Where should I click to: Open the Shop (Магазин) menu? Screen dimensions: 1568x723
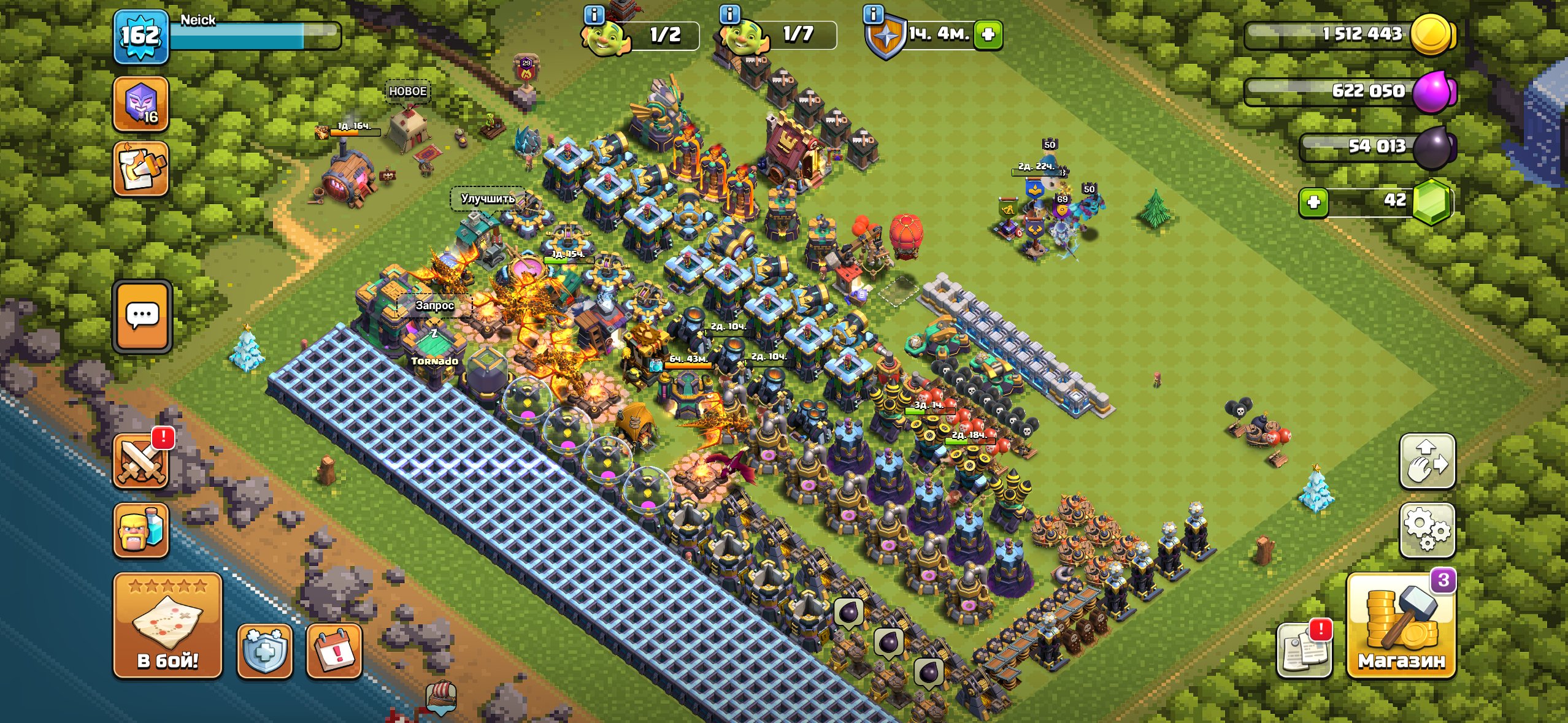point(1401,627)
